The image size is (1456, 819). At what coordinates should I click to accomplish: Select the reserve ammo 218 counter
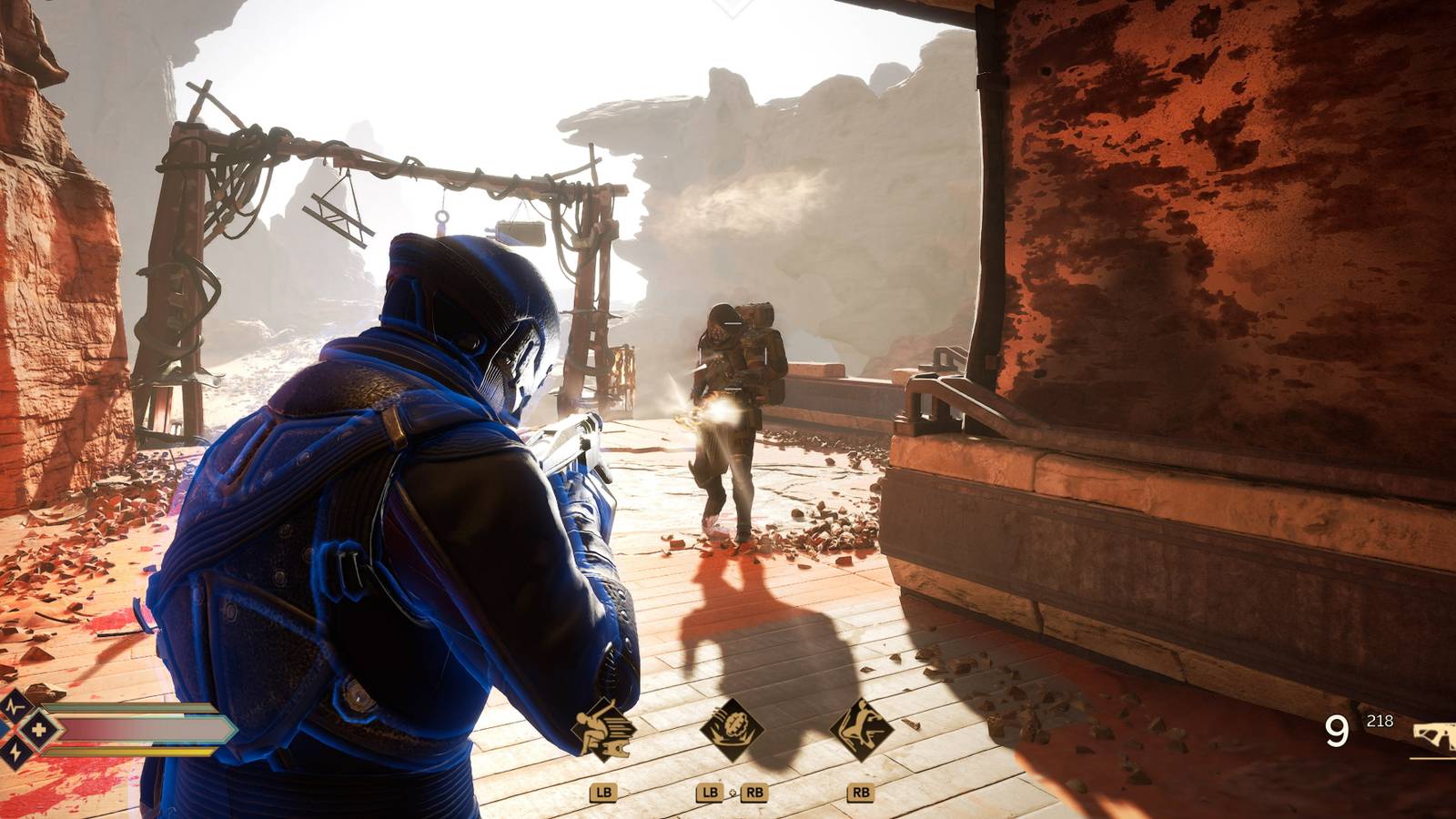coord(1380,721)
